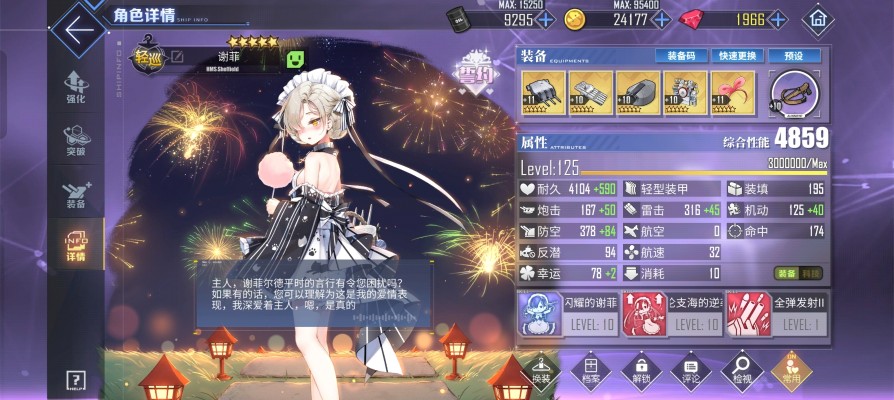
Task: Select the 详情 info tab
Action: click(75, 246)
